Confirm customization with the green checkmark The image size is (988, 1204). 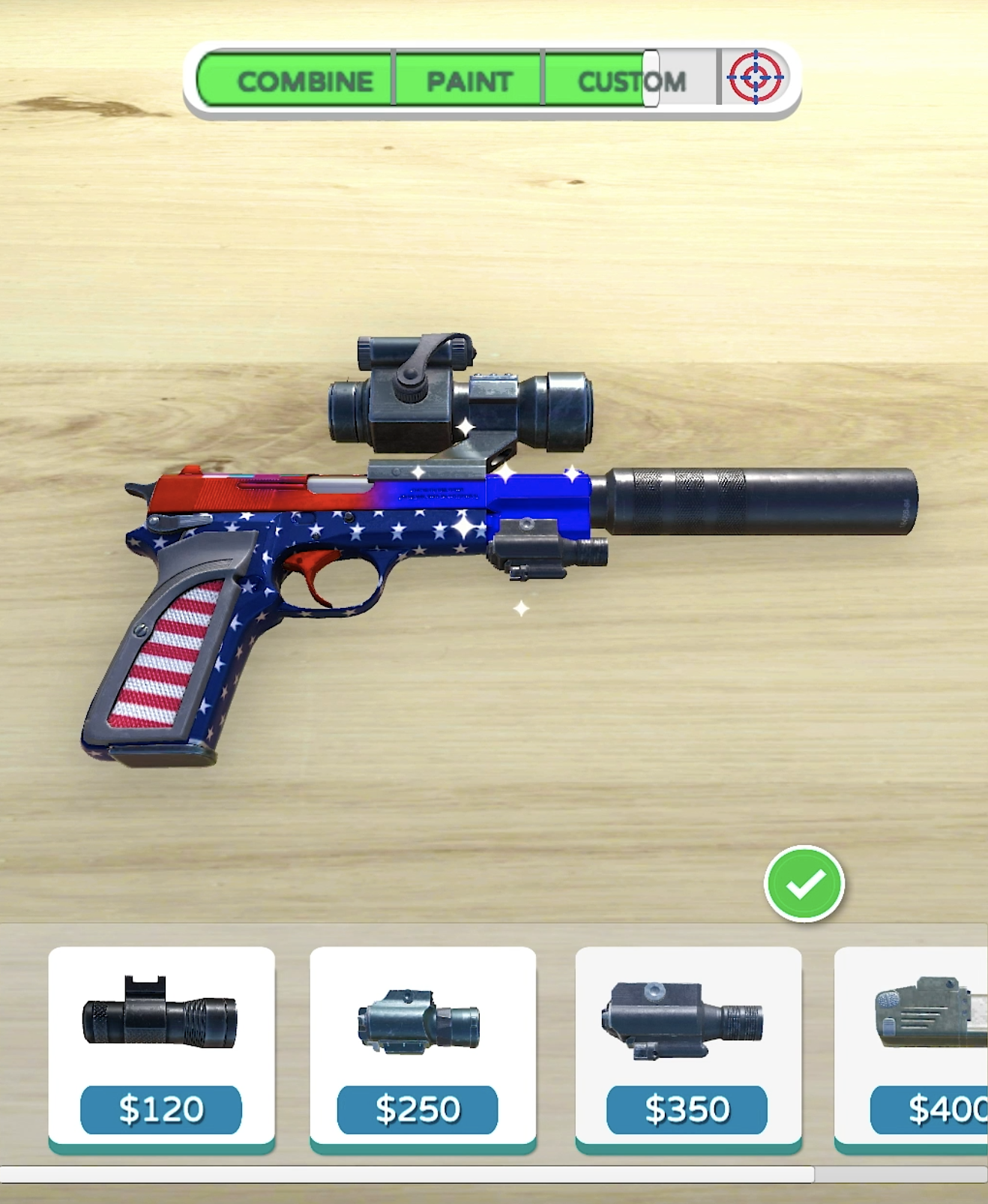click(804, 884)
